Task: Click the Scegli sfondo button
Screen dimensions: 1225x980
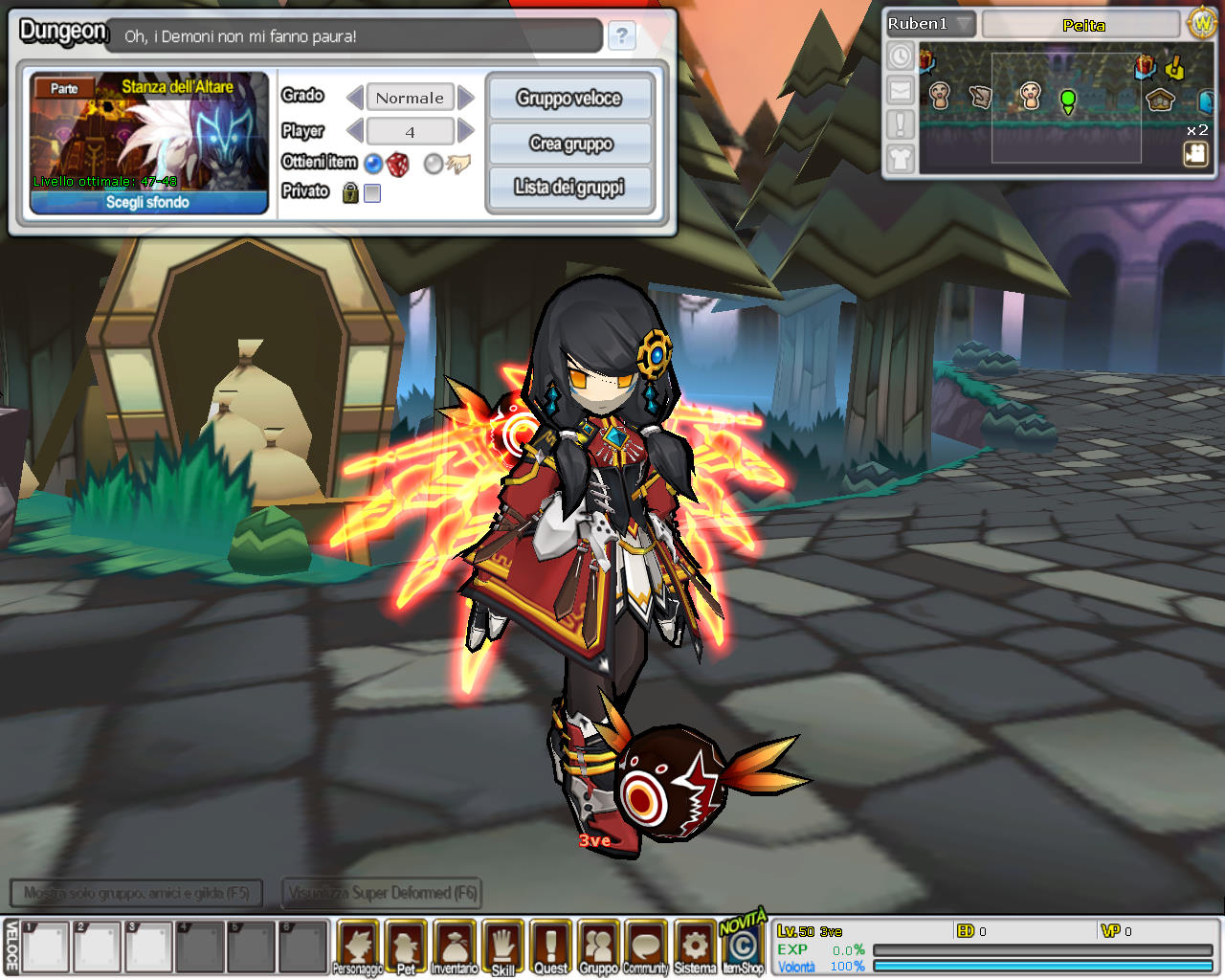Action: pyautogui.click(x=148, y=202)
